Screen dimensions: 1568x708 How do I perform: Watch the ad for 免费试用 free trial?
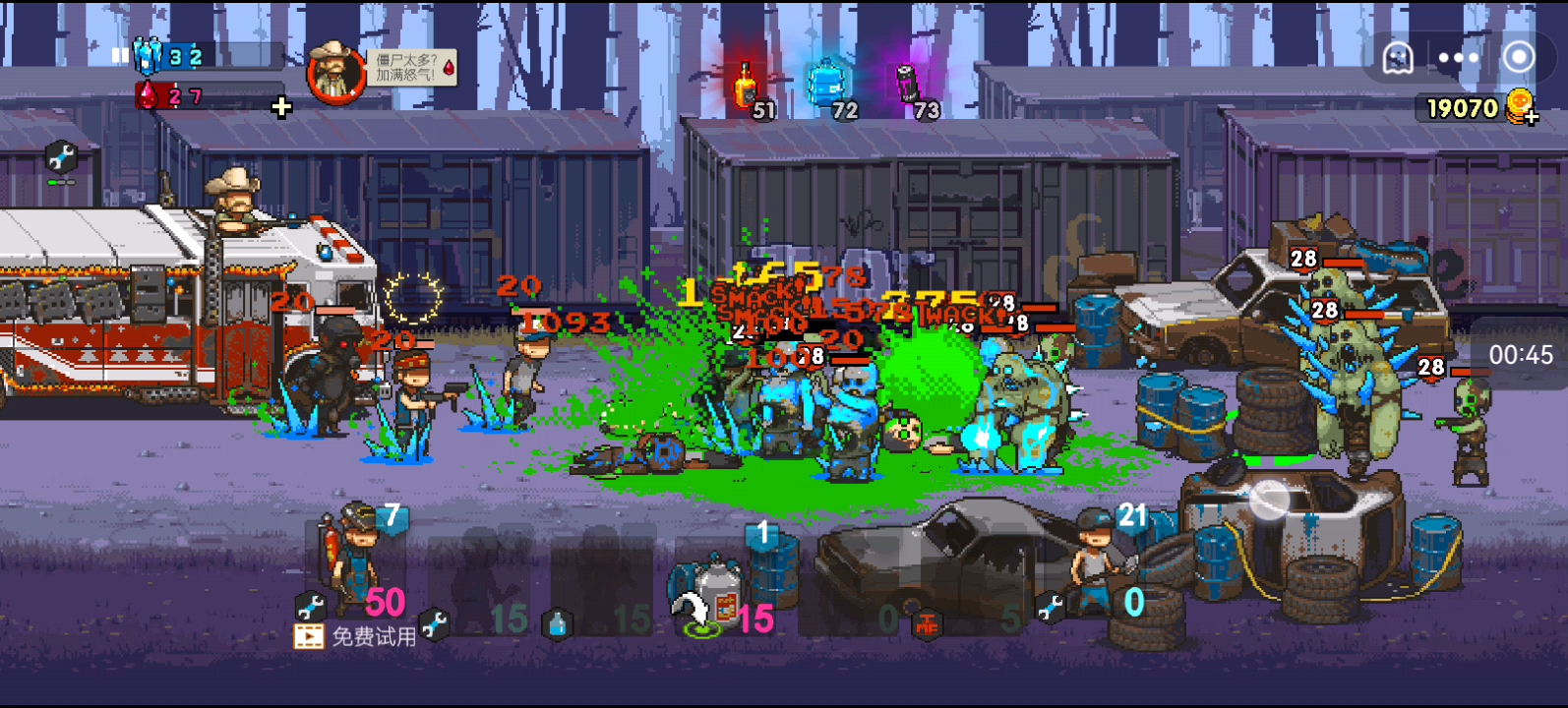356,637
